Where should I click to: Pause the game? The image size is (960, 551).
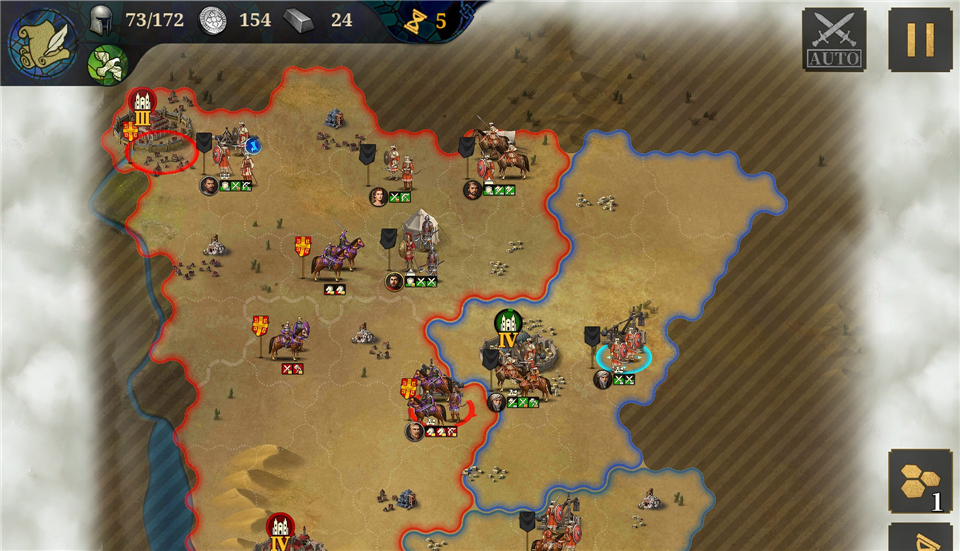coord(919,40)
